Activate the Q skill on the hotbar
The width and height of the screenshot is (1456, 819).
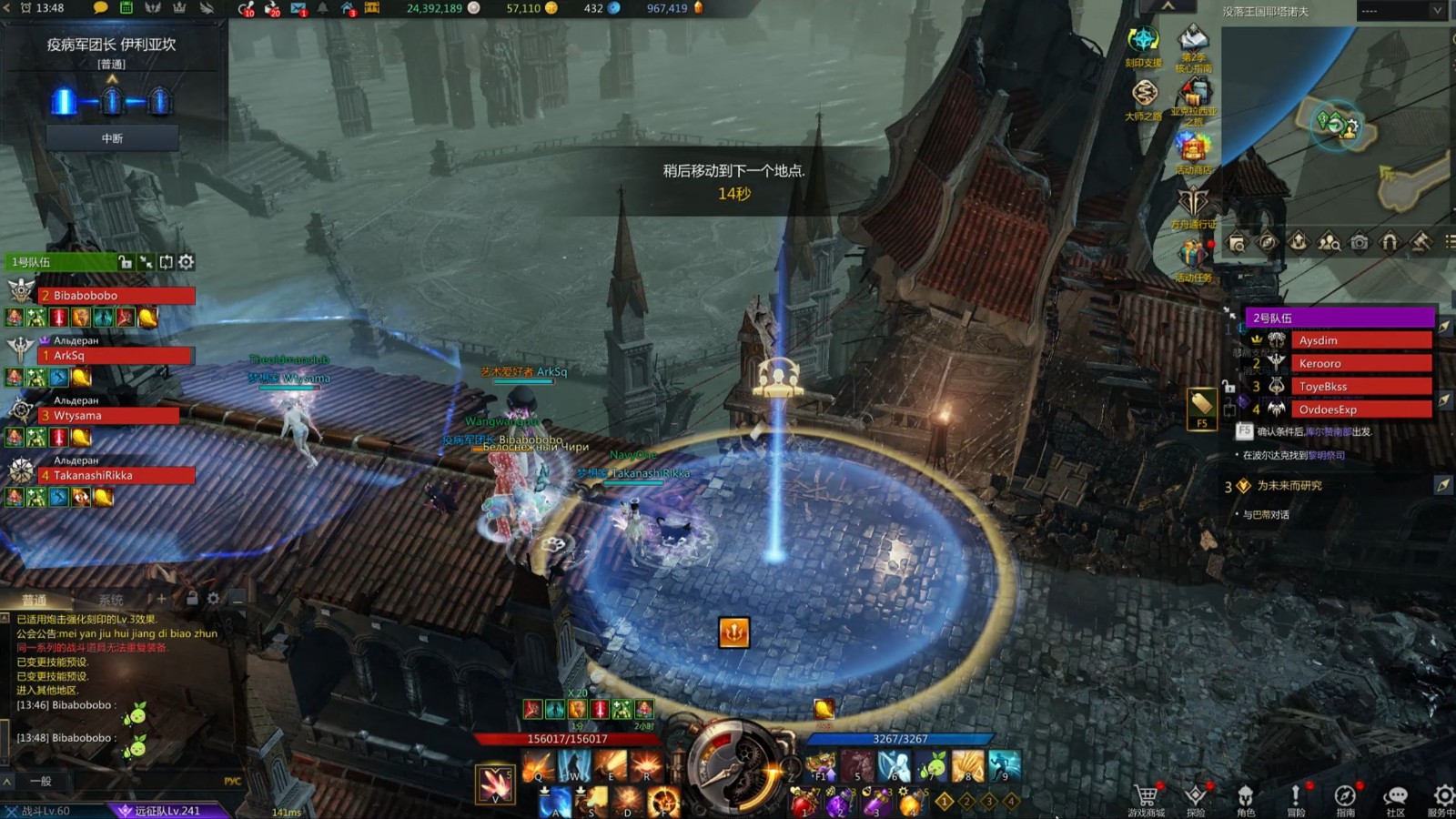[x=537, y=767]
